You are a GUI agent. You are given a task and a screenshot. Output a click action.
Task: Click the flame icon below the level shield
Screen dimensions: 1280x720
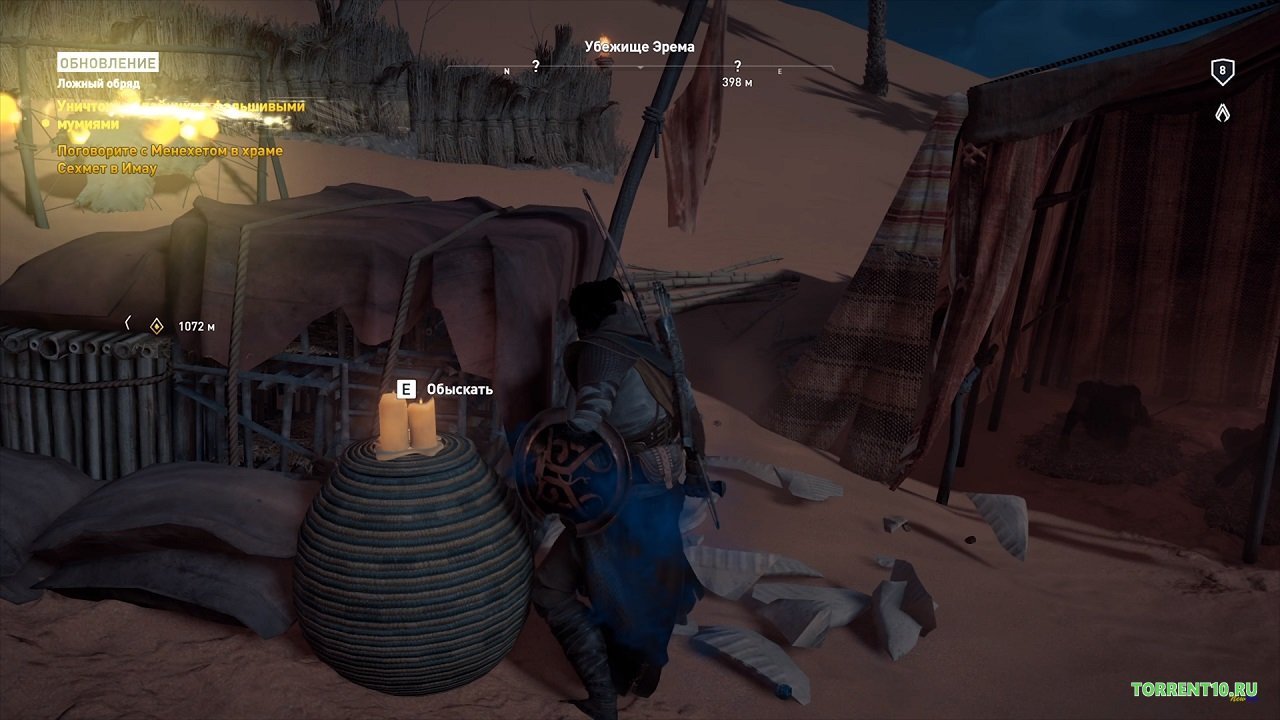(x=1221, y=114)
